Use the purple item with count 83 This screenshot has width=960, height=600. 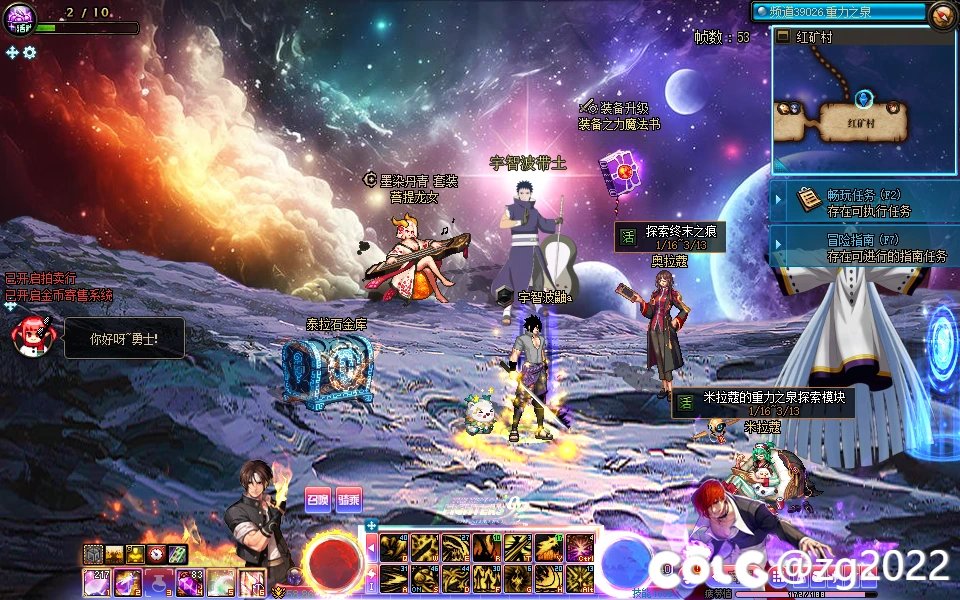click(x=190, y=581)
